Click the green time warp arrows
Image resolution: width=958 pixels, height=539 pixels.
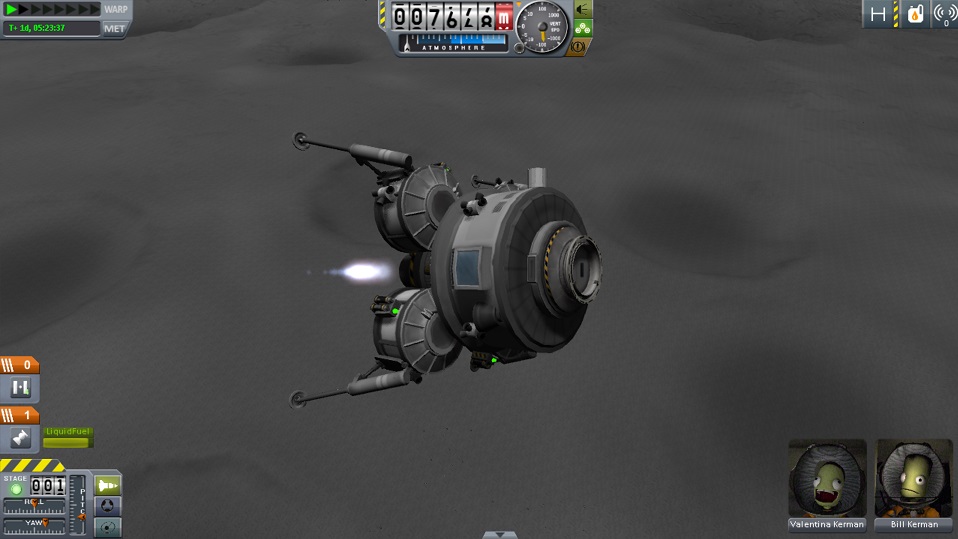pyautogui.click(x=38, y=10)
